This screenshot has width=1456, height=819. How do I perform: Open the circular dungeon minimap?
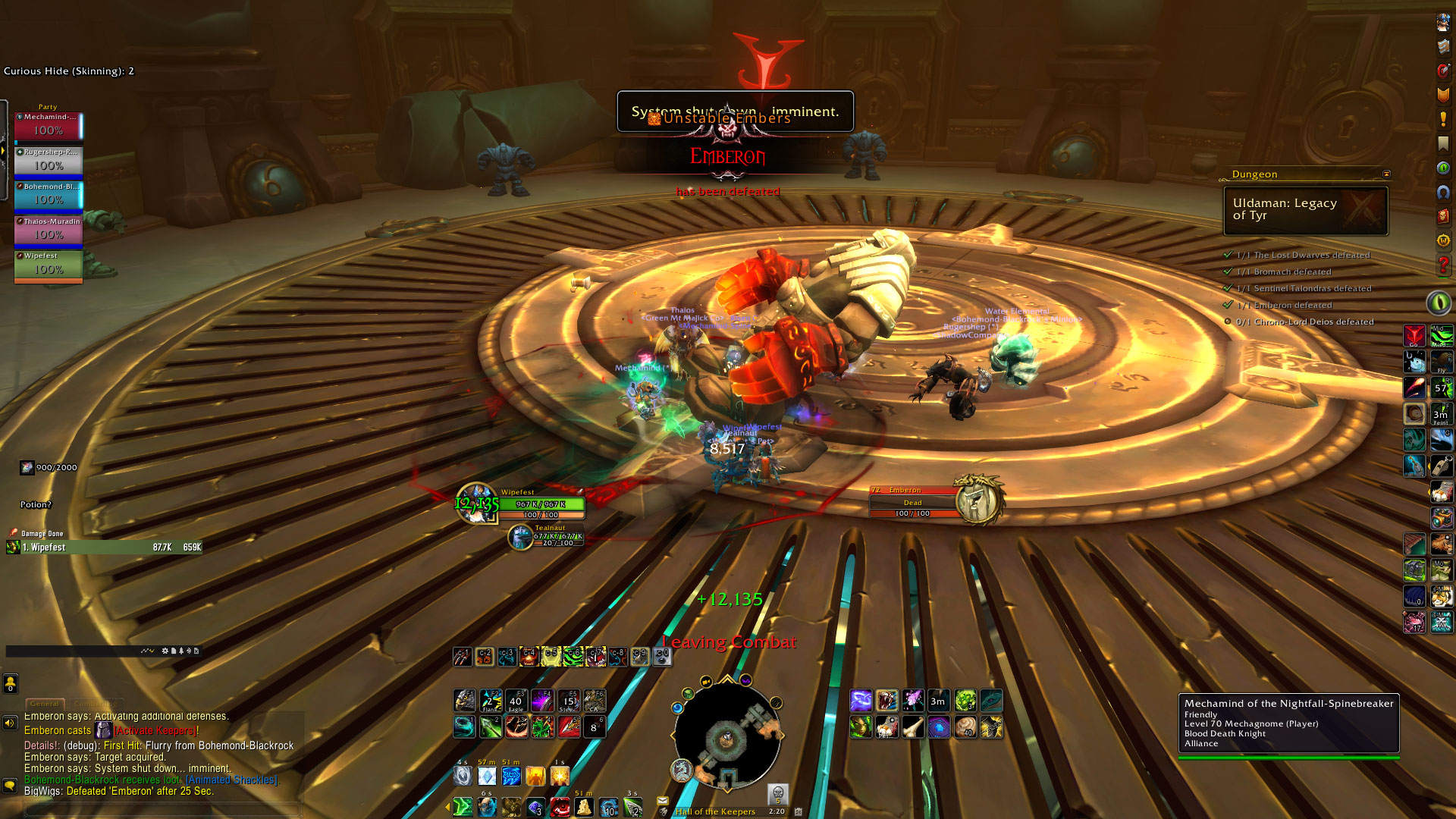coord(726,736)
